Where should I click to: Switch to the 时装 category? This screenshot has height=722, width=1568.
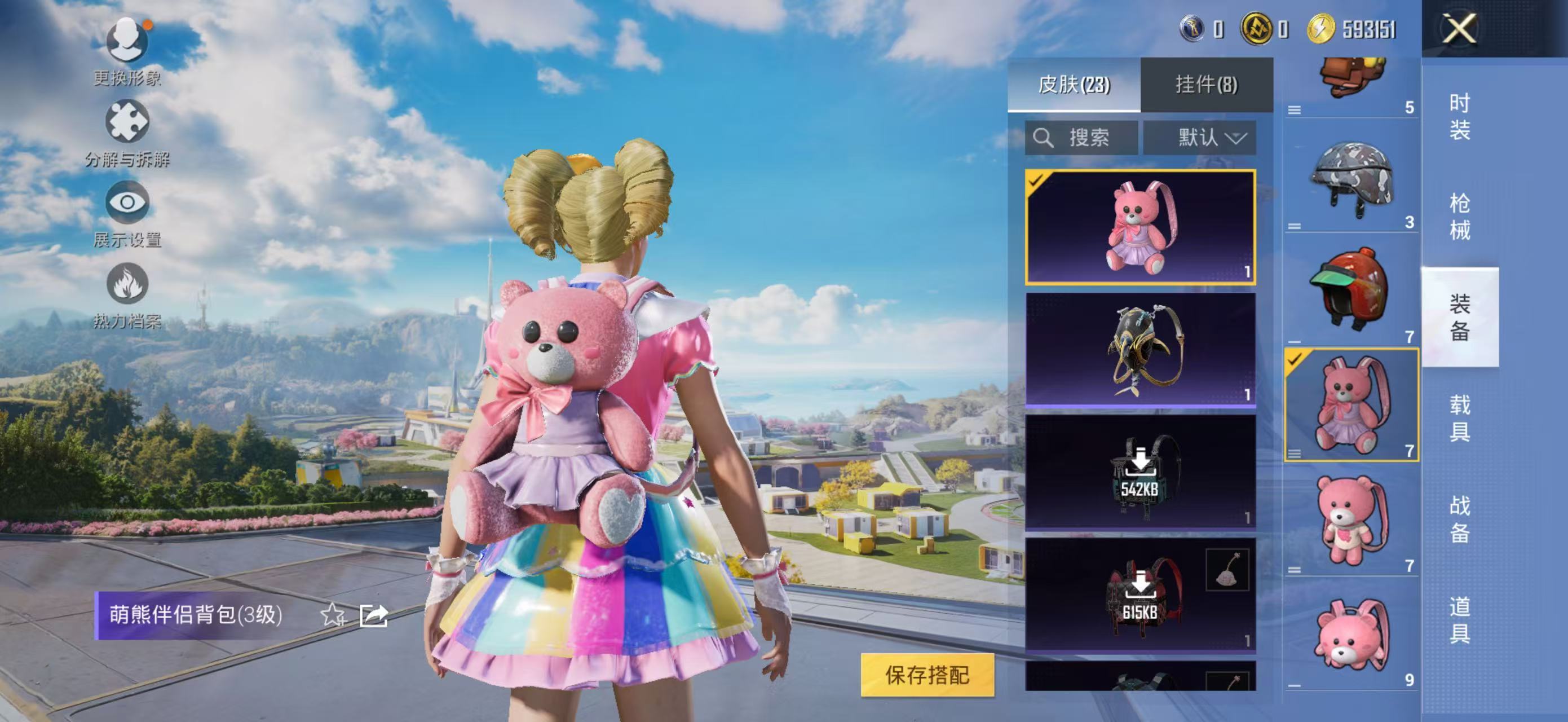click(1459, 116)
